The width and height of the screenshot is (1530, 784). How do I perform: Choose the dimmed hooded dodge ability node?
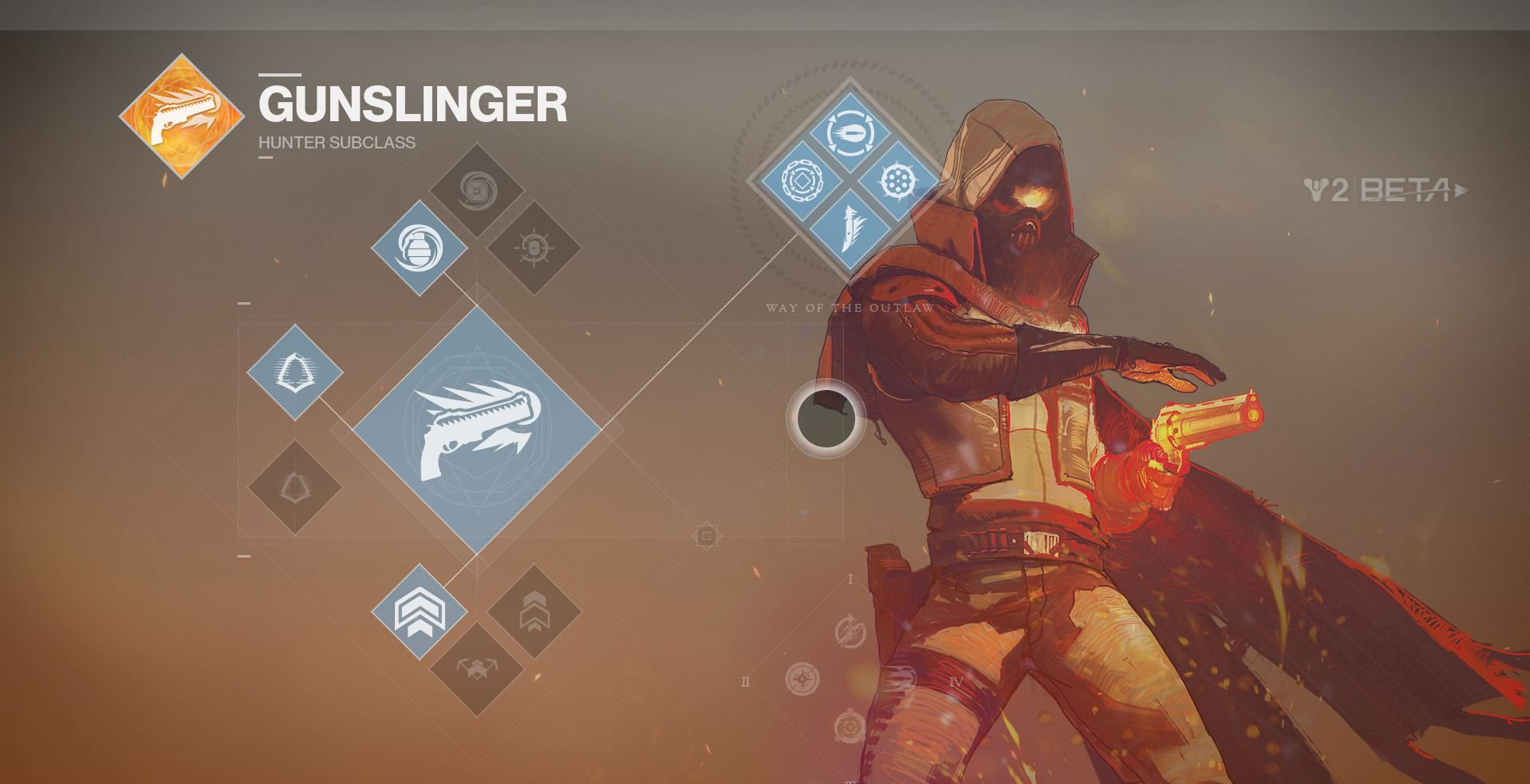tap(295, 487)
